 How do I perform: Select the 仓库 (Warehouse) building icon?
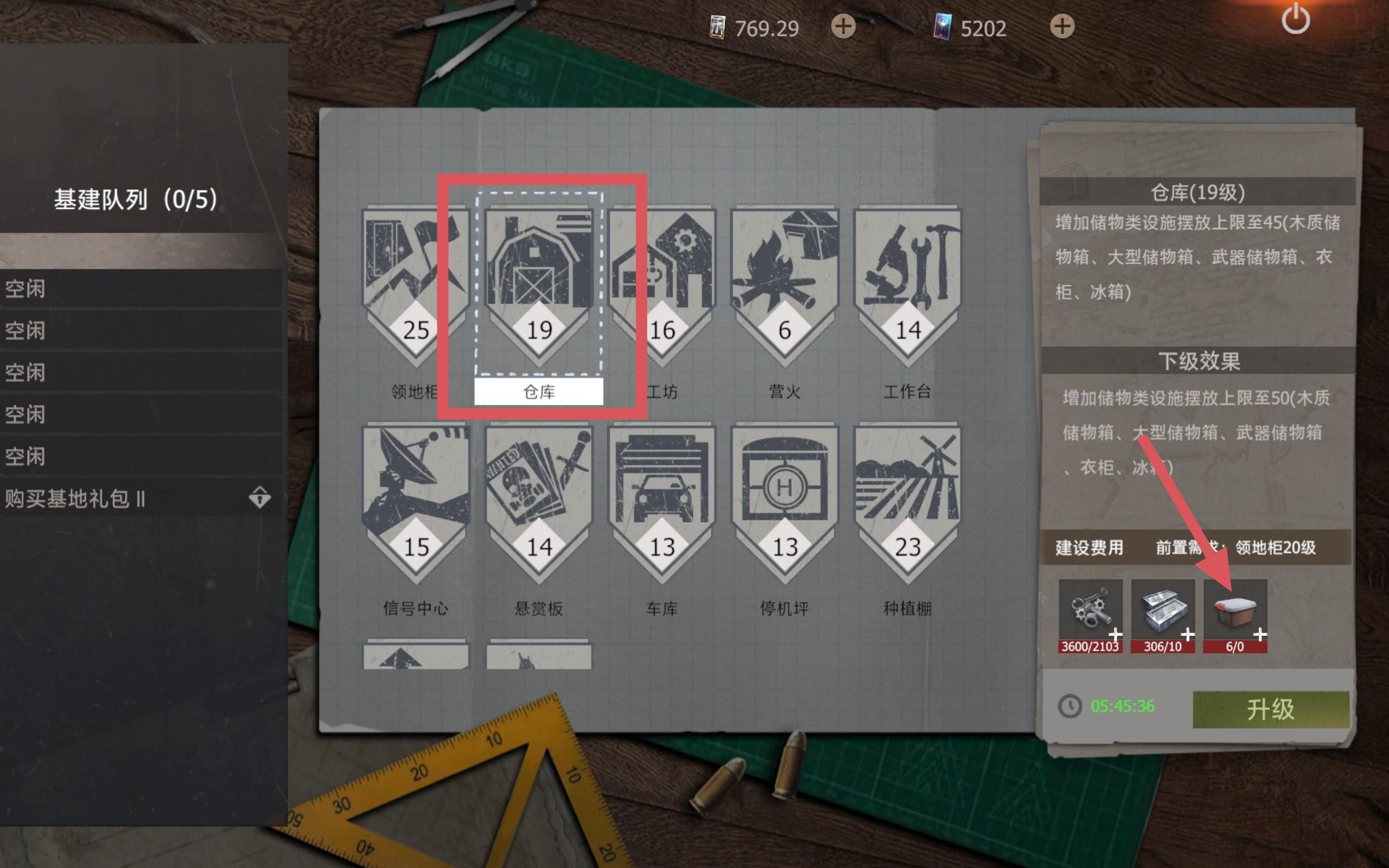click(x=538, y=270)
